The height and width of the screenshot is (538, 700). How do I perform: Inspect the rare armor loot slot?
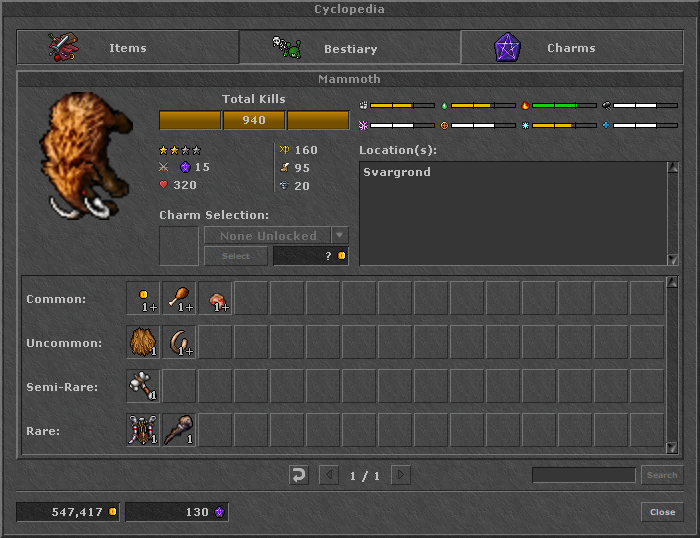pos(143,430)
